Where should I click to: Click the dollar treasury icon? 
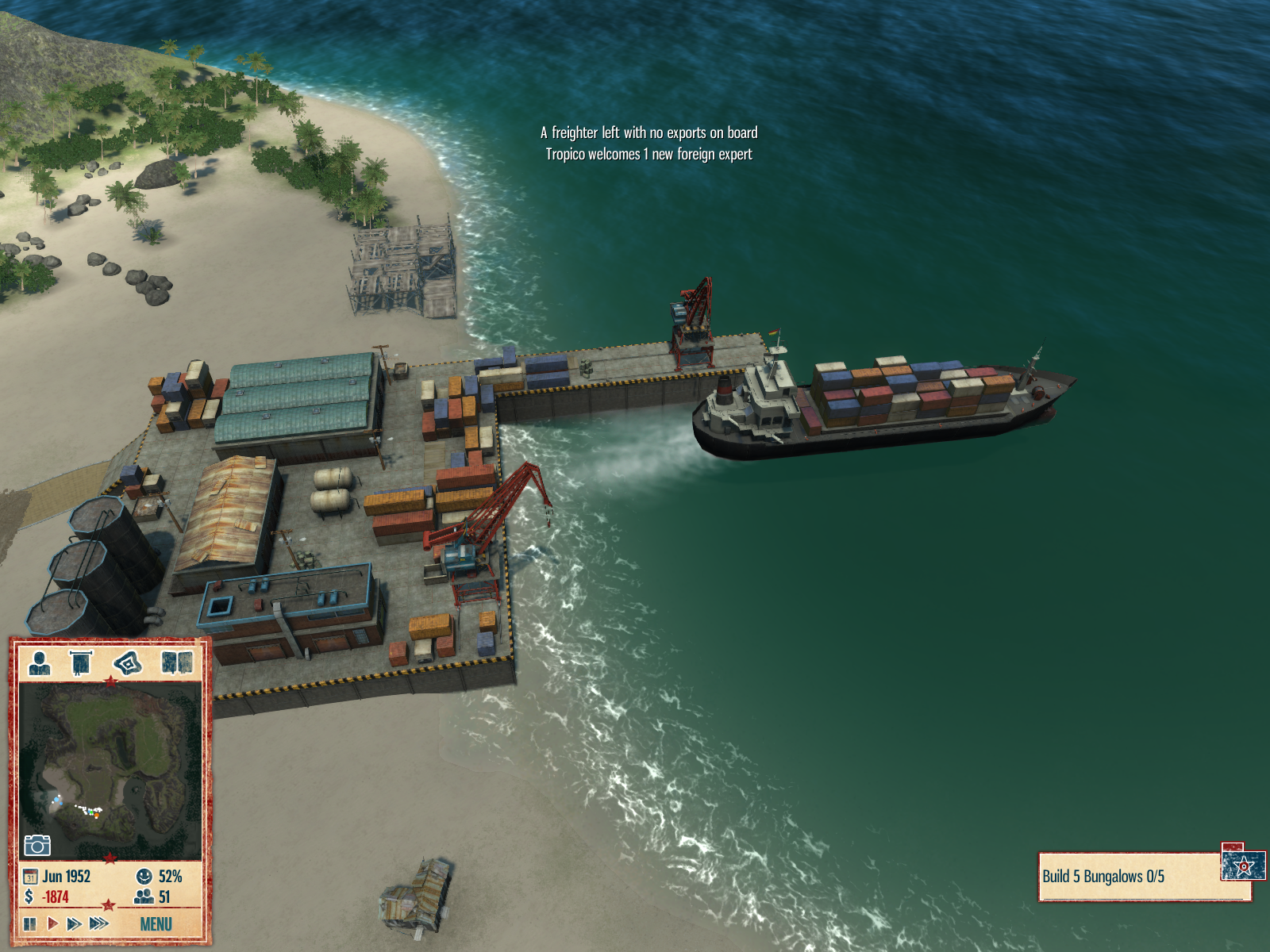coord(29,897)
